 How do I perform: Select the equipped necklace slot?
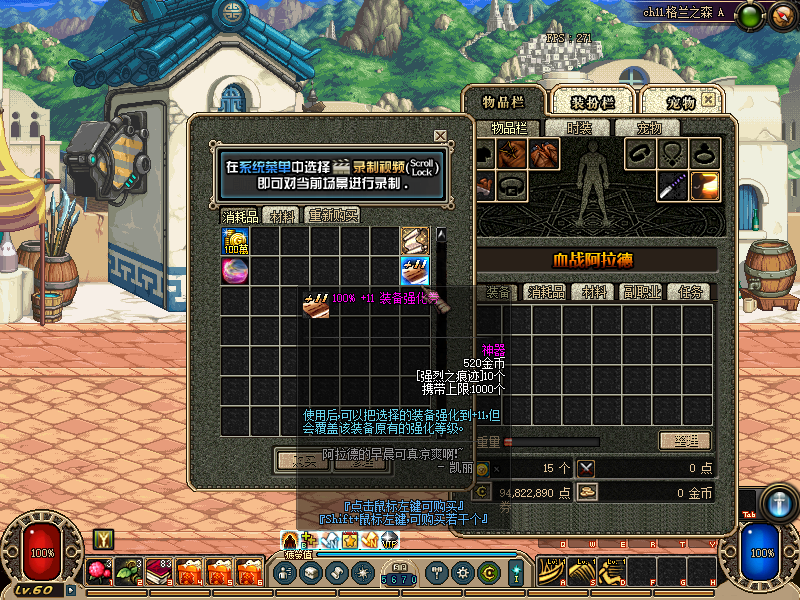[x=672, y=154]
